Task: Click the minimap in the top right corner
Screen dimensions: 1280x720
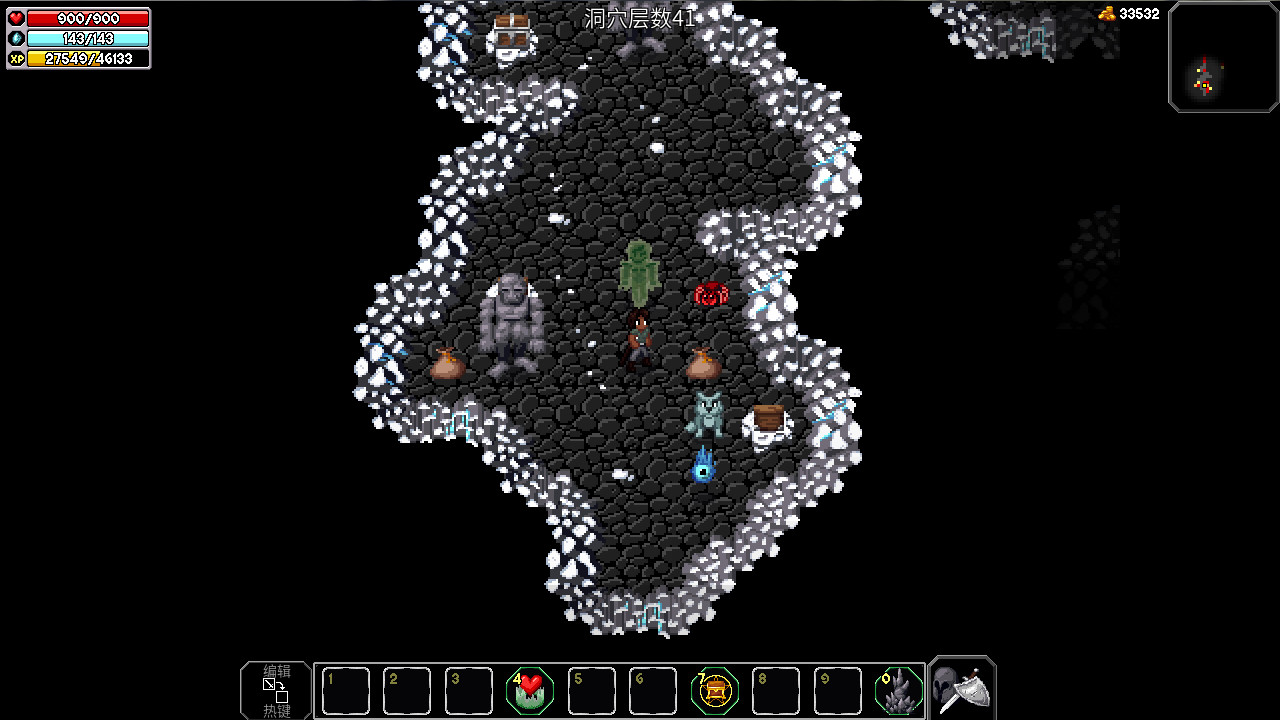Action: click(x=1223, y=57)
